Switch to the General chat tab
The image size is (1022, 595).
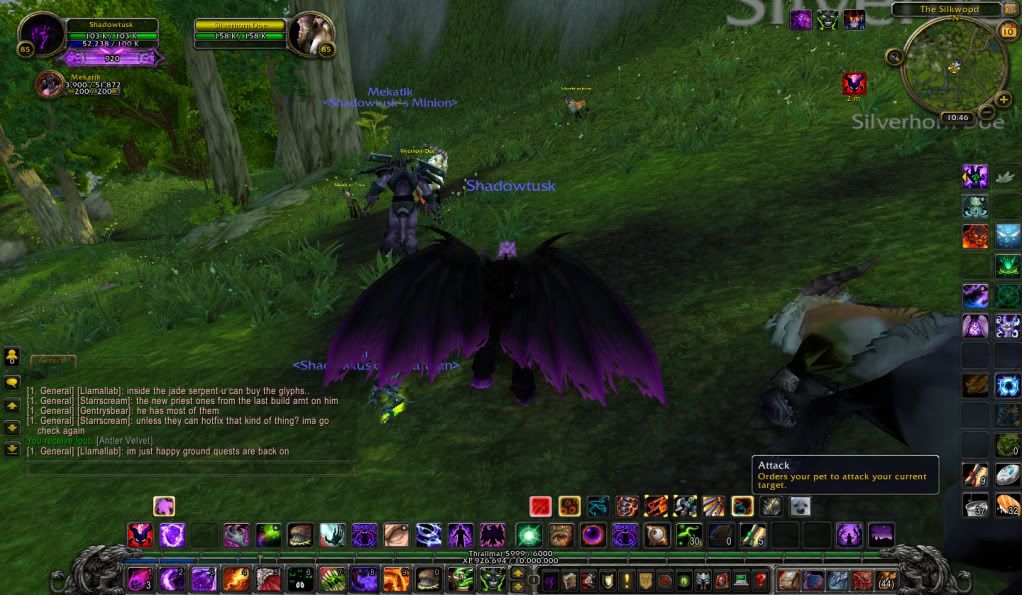point(52,361)
